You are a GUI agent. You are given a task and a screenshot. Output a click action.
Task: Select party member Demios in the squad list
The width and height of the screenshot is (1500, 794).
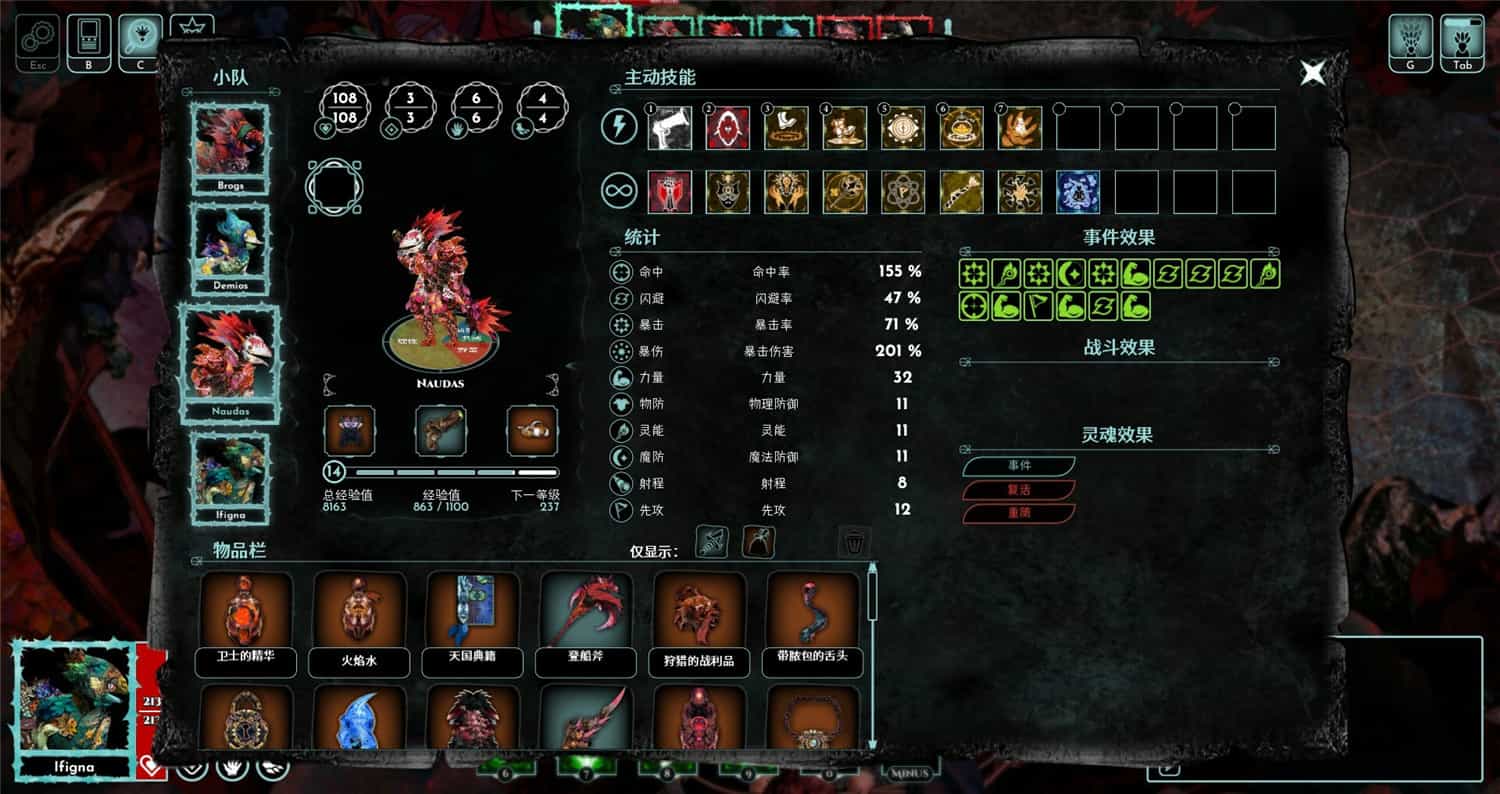[231, 245]
